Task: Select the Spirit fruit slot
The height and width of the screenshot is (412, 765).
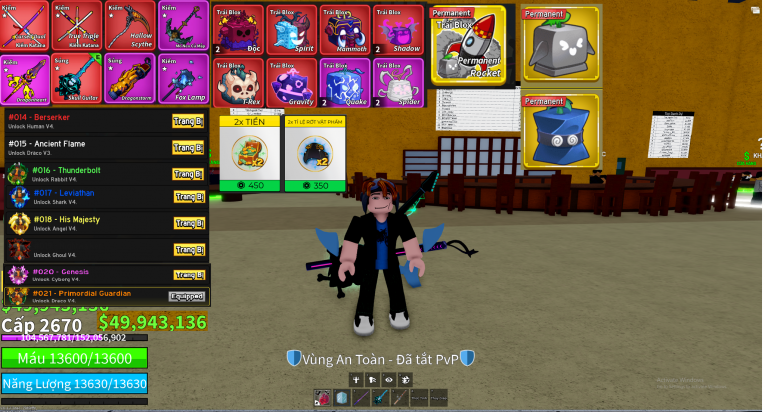Action: [x=292, y=29]
